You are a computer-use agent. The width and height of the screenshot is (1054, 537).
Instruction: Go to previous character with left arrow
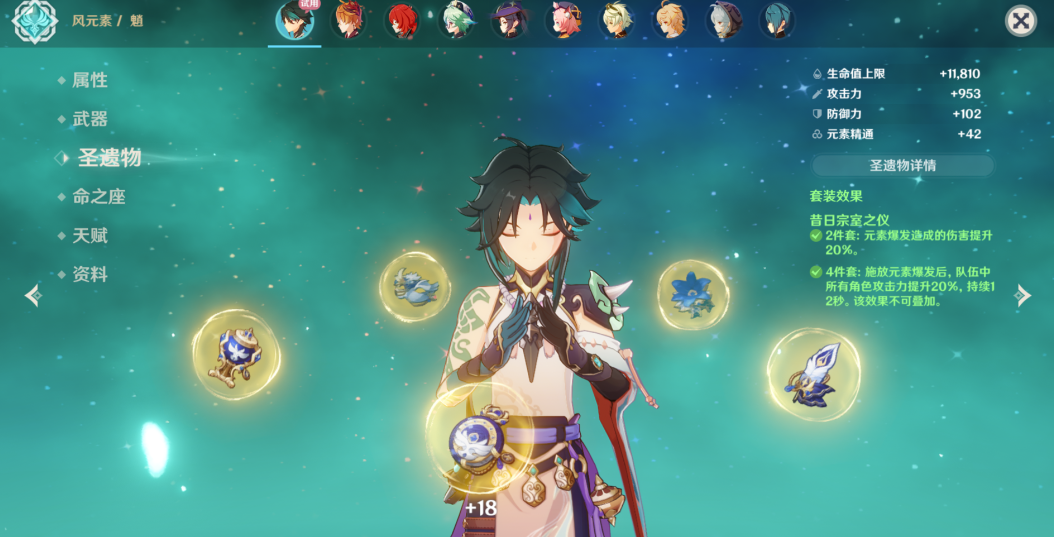[33, 295]
